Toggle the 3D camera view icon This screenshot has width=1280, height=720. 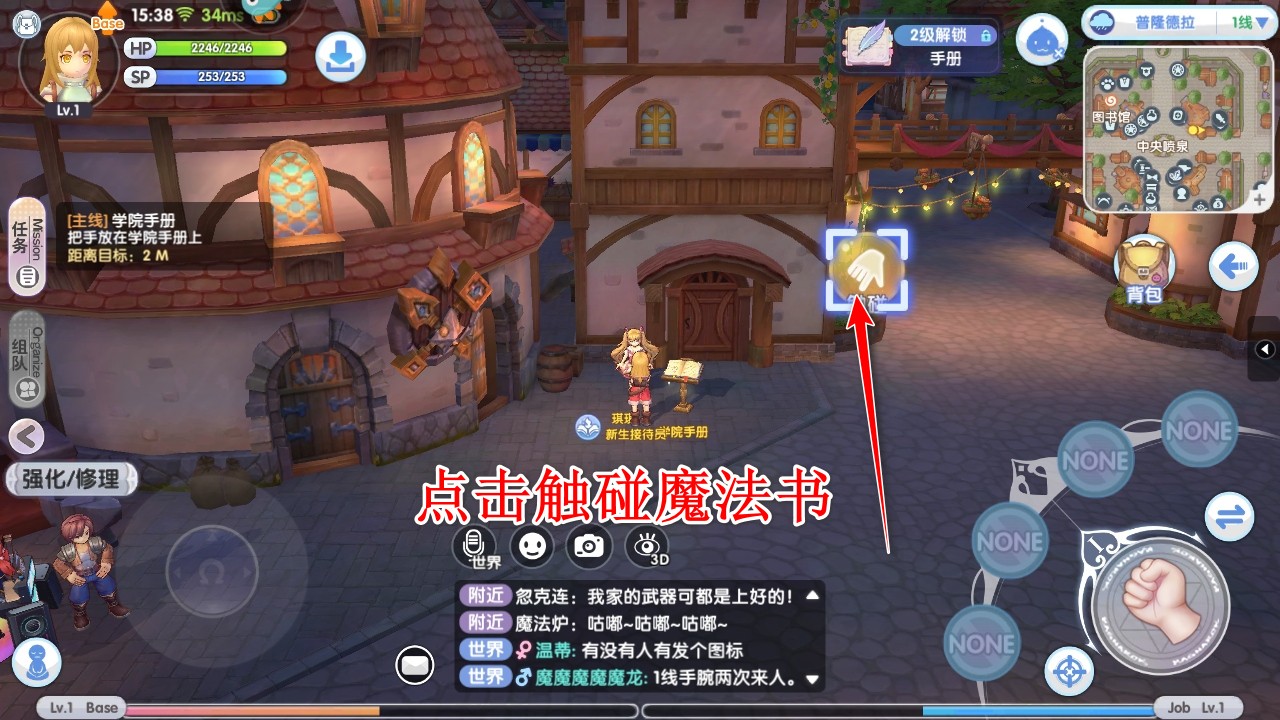tap(647, 545)
